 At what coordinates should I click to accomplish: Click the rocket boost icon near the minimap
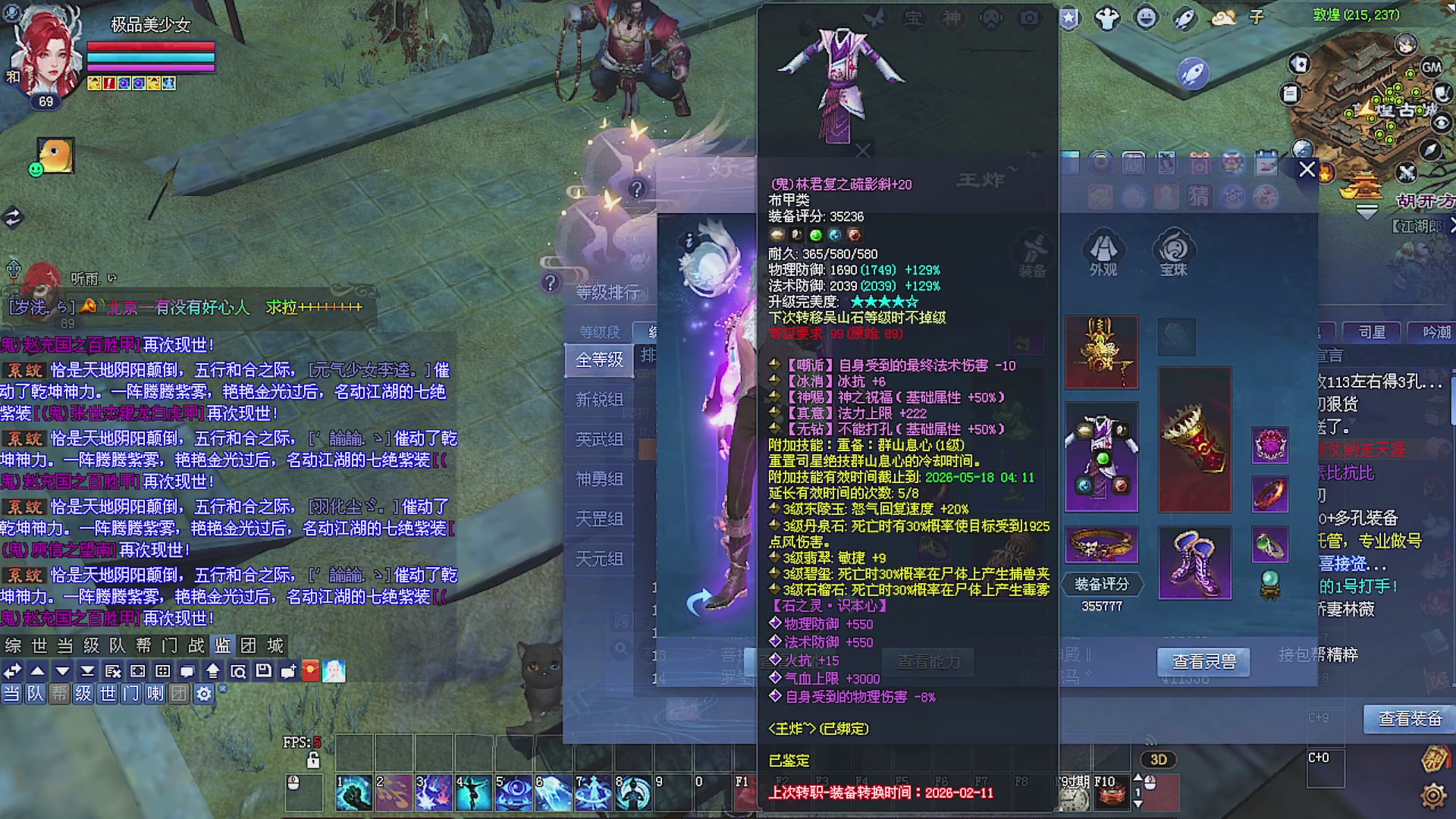[1193, 73]
